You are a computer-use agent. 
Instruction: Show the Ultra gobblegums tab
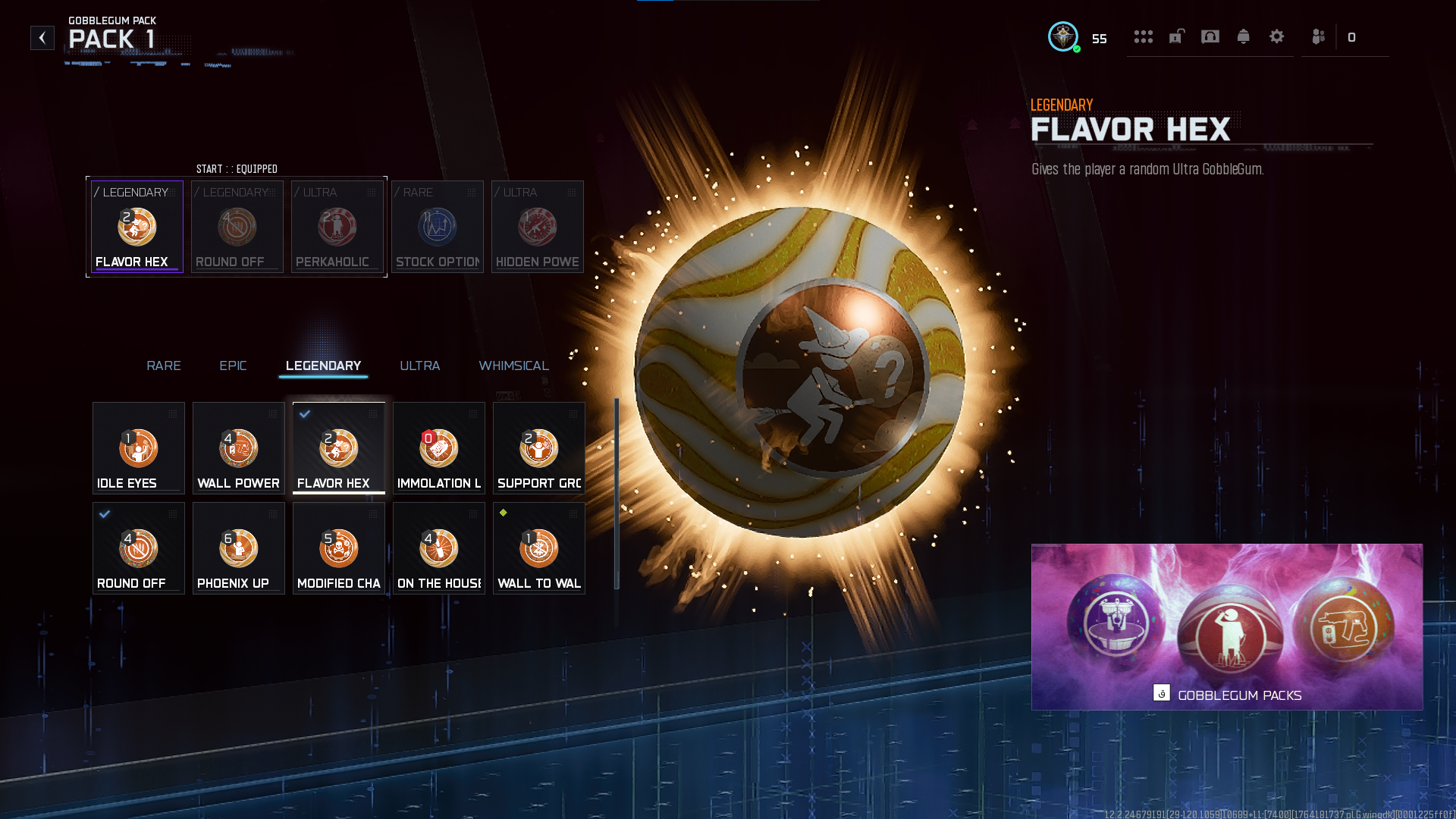(419, 366)
